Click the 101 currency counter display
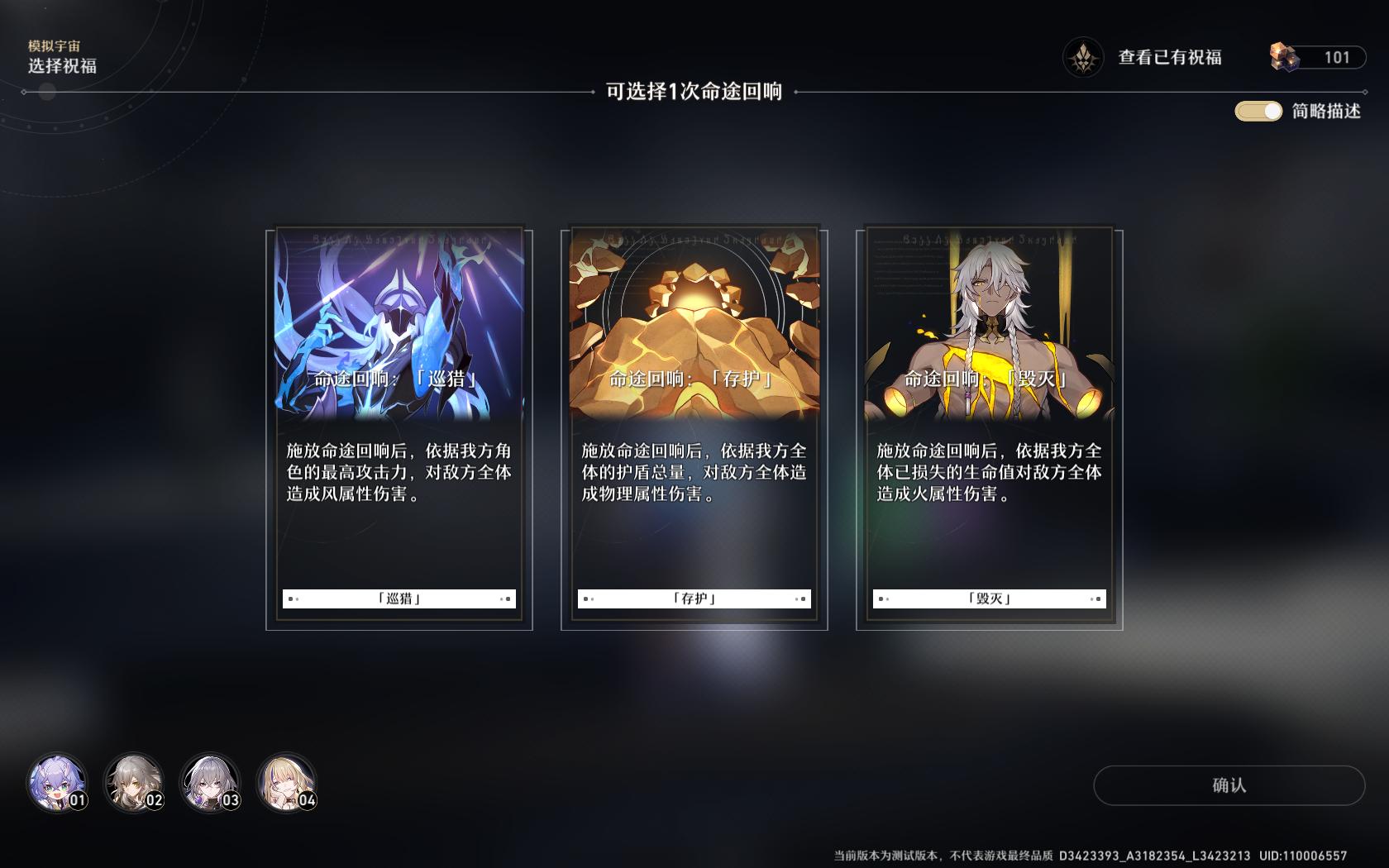This screenshot has width=1389, height=868. click(1337, 57)
